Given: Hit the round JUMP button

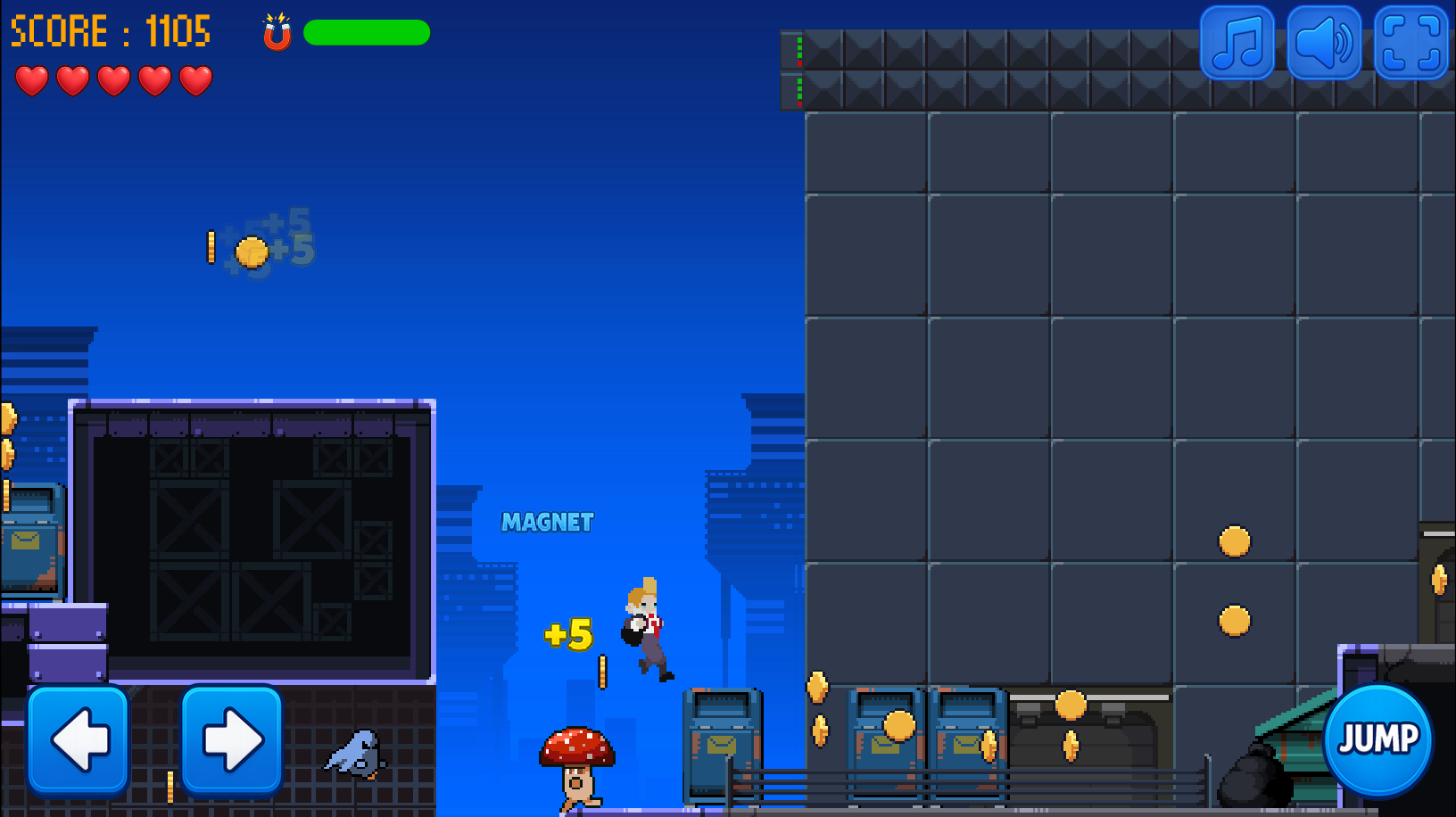Looking at the screenshot, I should click(1377, 739).
